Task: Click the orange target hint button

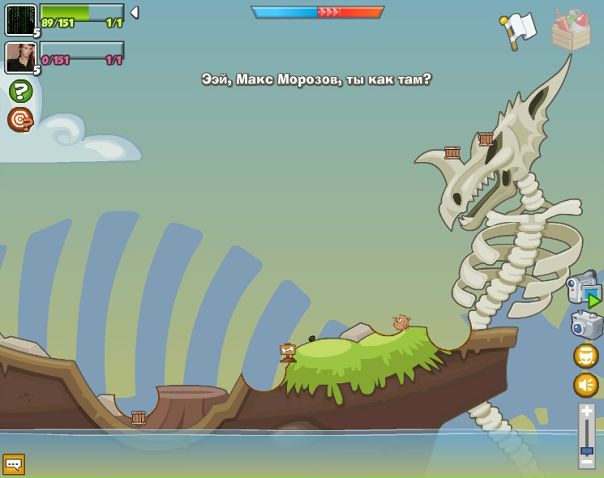Action: tap(20, 120)
